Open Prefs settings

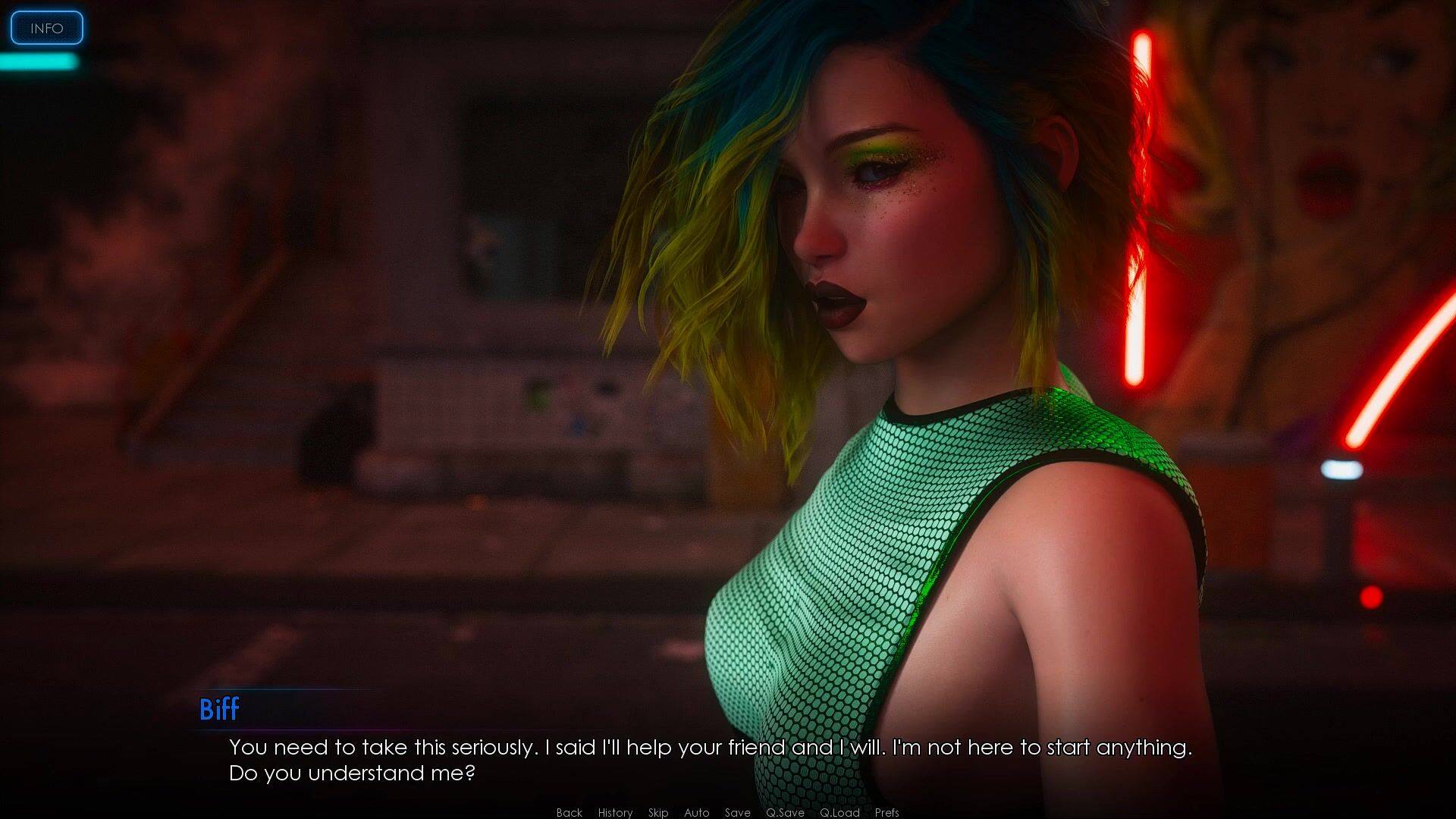click(x=886, y=812)
